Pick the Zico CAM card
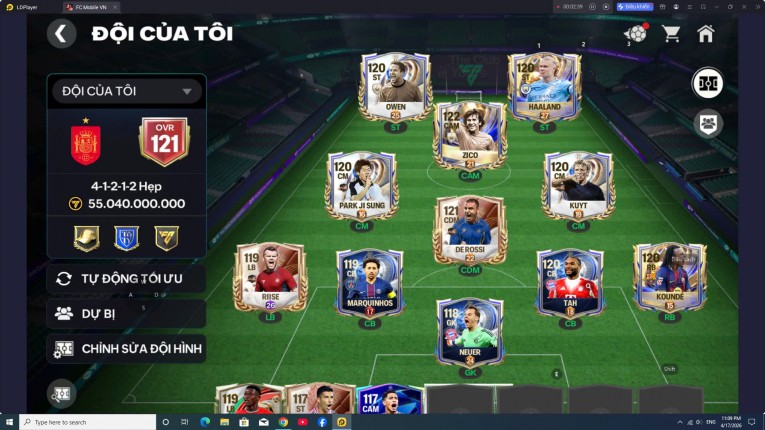 469,135
